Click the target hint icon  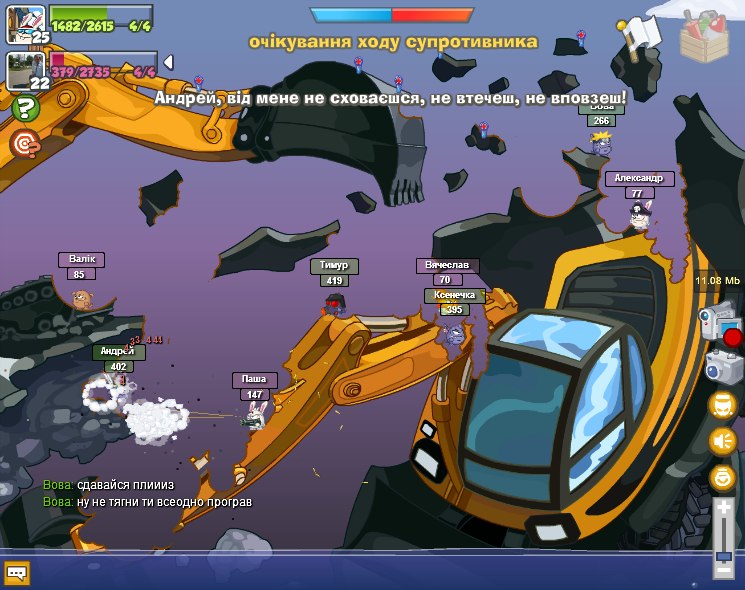click(24, 144)
